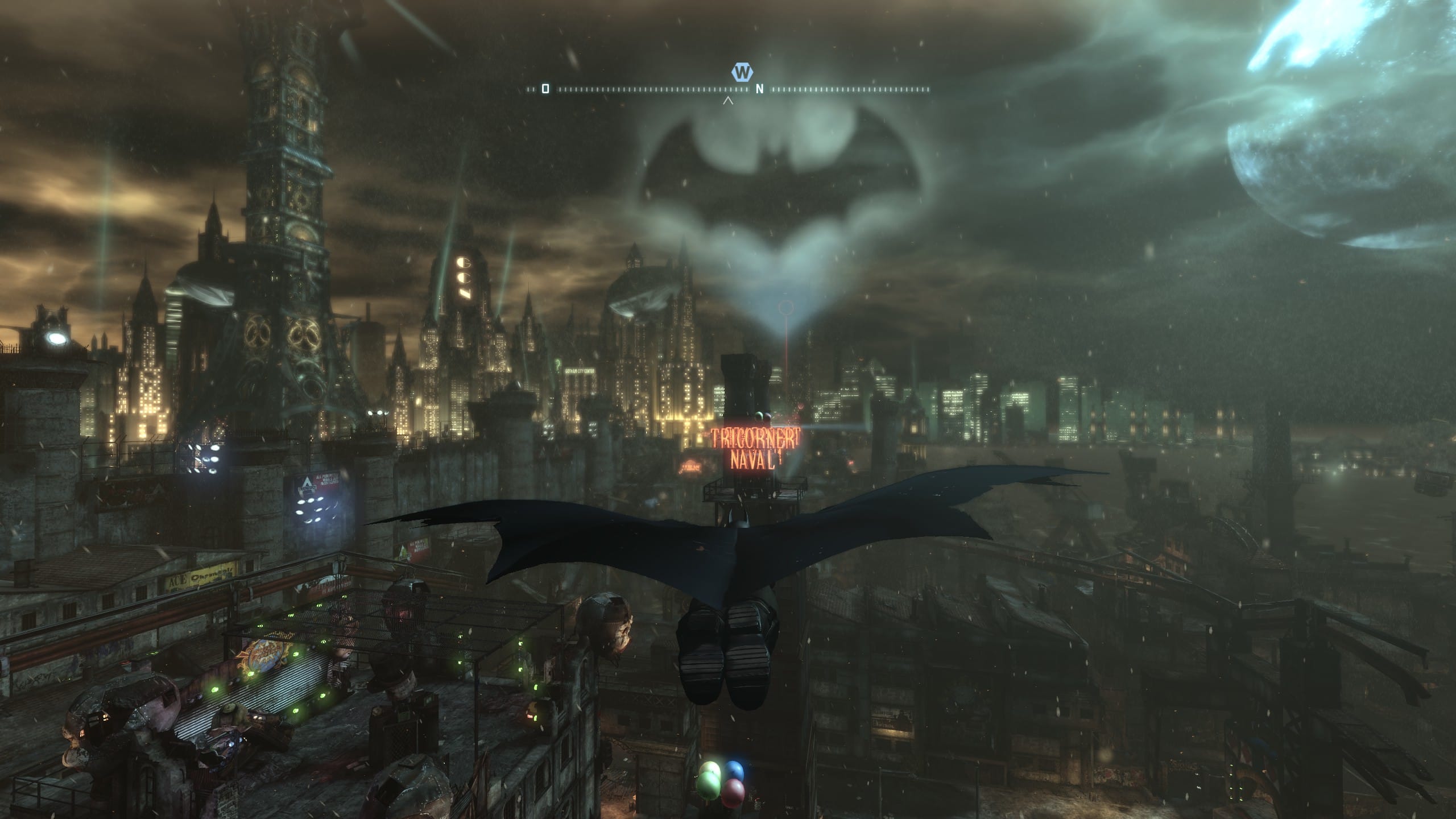
Task: Select the N marker on the compass bar
Action: (759, 88)
